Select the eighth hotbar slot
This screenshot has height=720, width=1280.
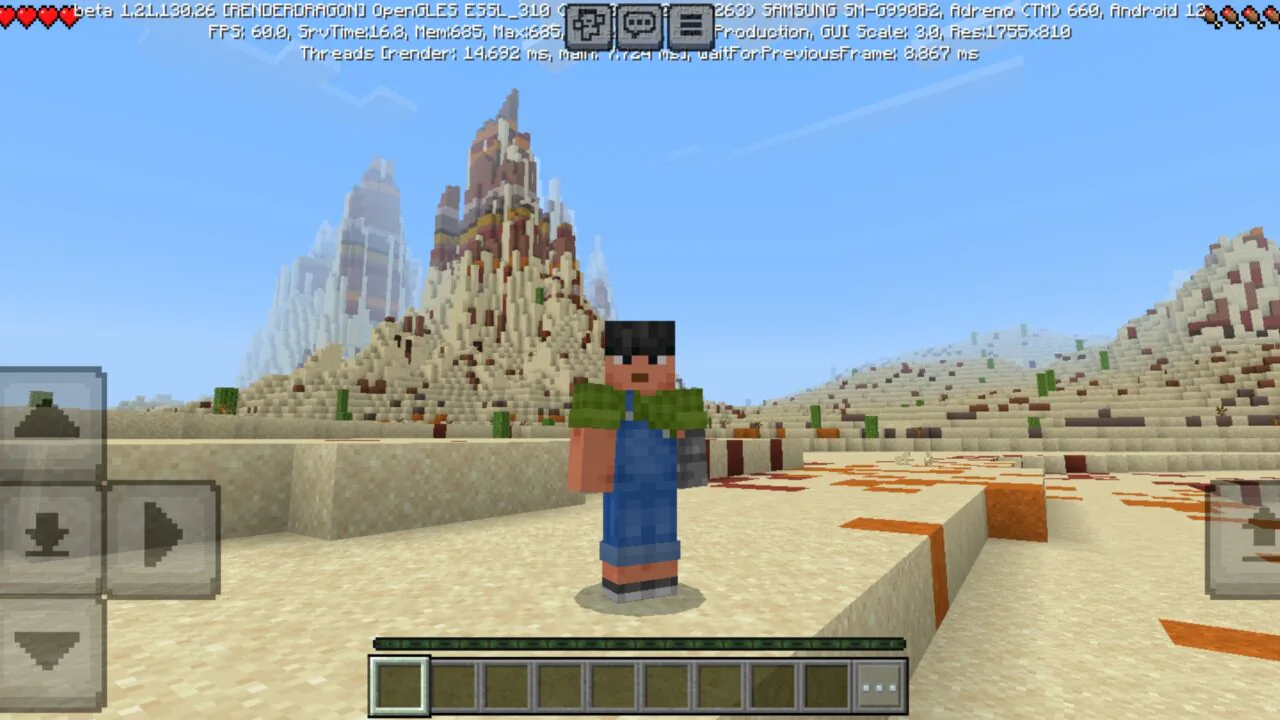tap(772, 686)
